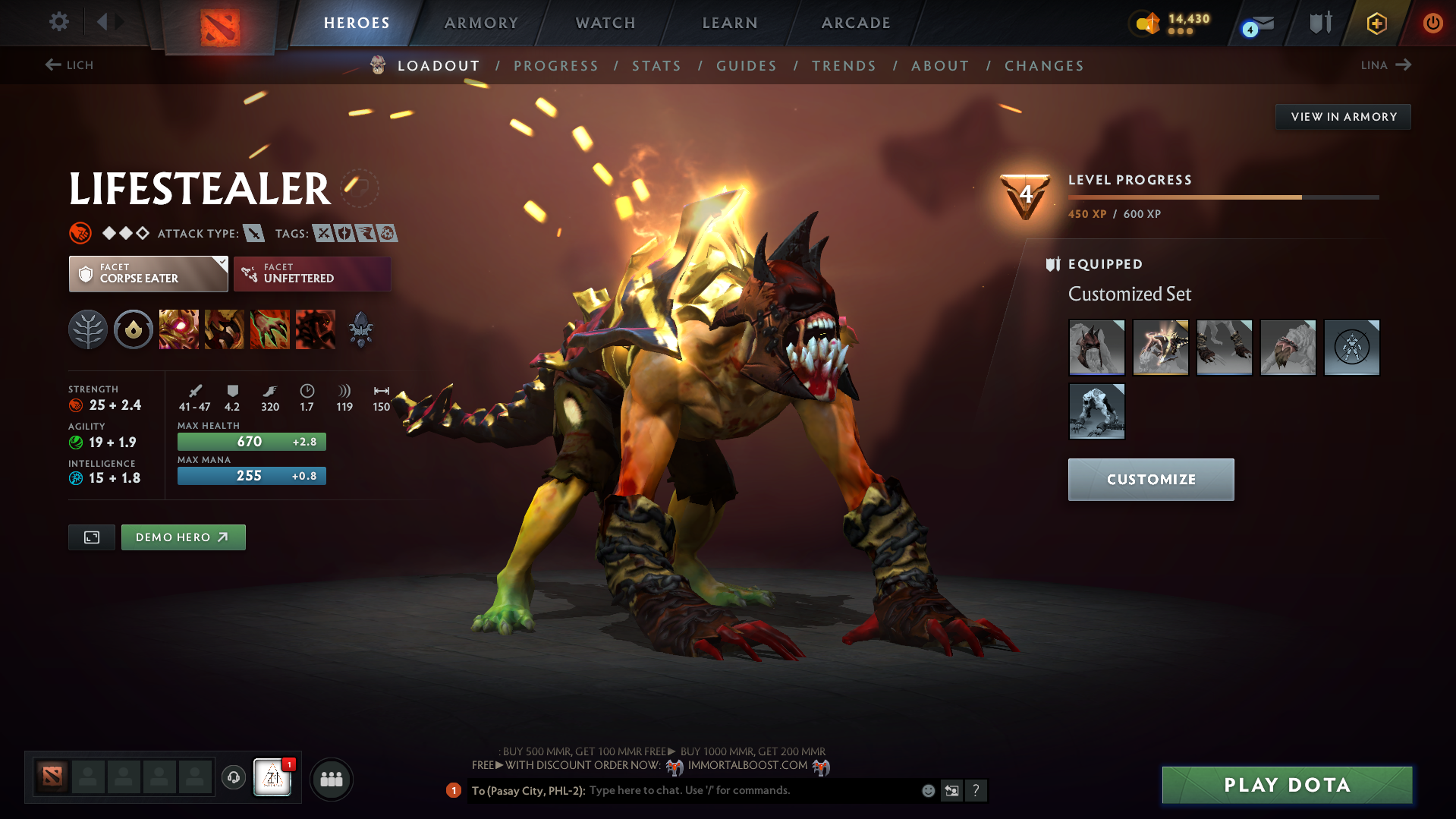Open the Lifestealer talent tree icon
This screenshot has height=819, width=1456.
click(x=88, y=329)
